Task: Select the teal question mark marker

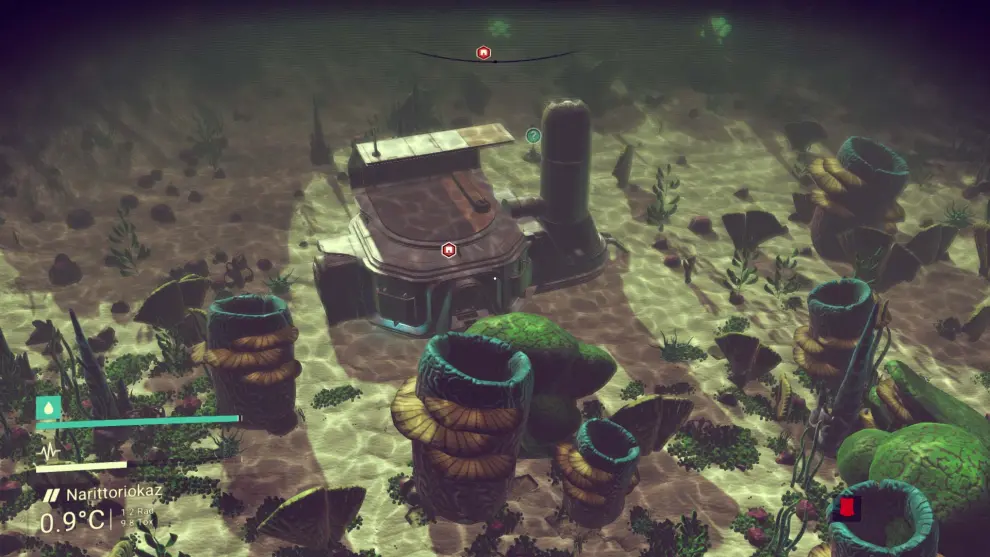Action: [533, 135]
